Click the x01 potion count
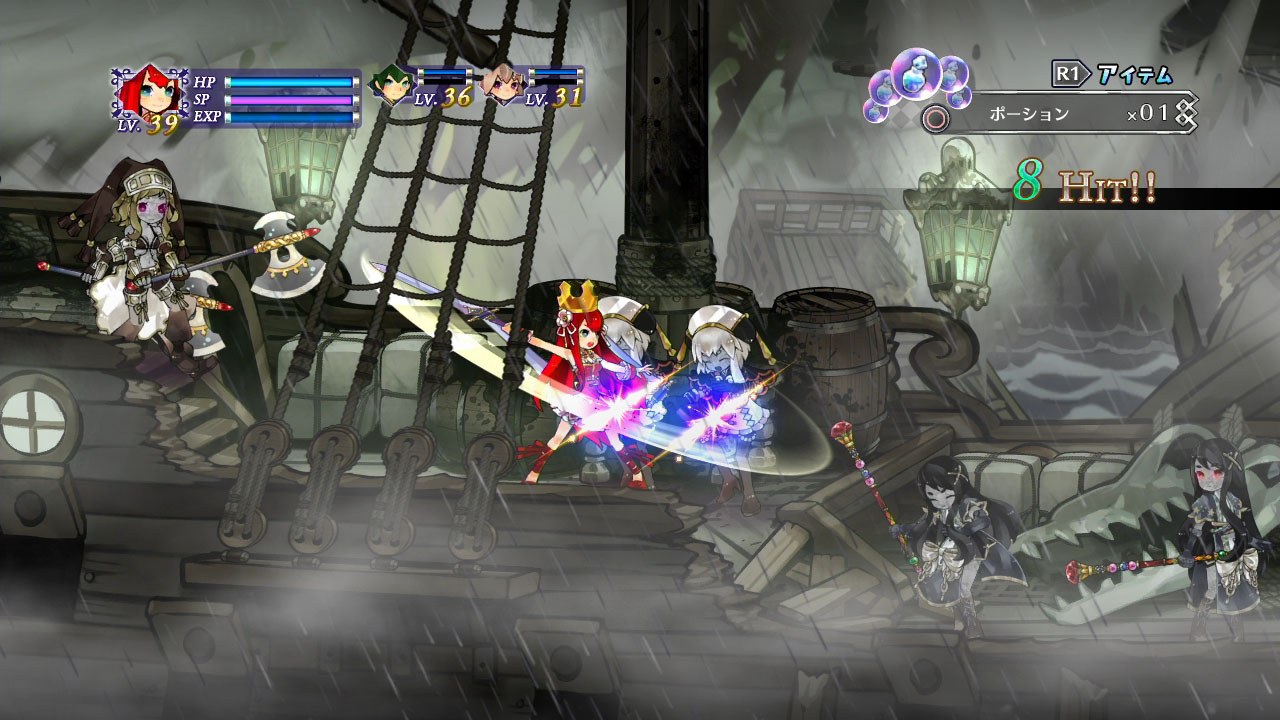The height and width of the screenshot is (720, 1280). click(x=1149, y=112)
